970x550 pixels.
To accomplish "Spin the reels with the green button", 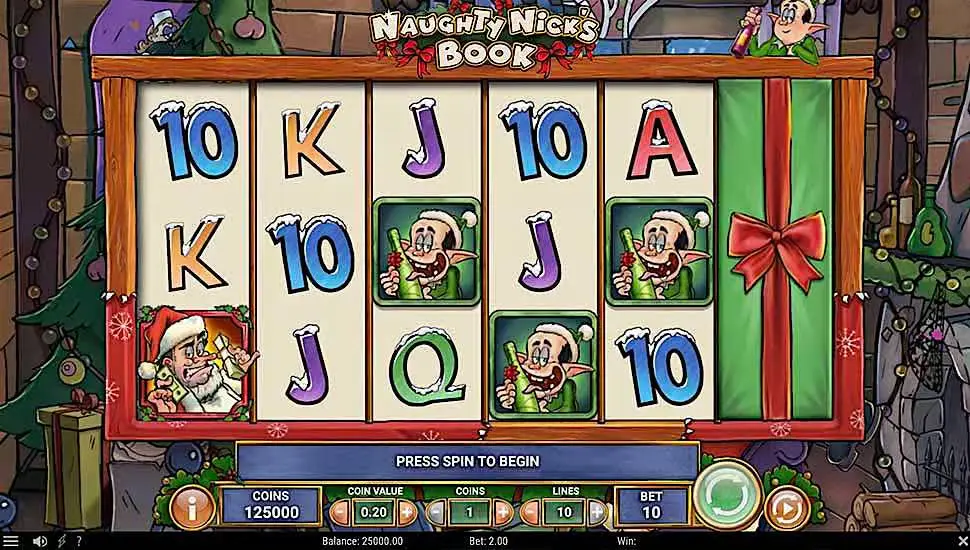I will click(727, 495).
